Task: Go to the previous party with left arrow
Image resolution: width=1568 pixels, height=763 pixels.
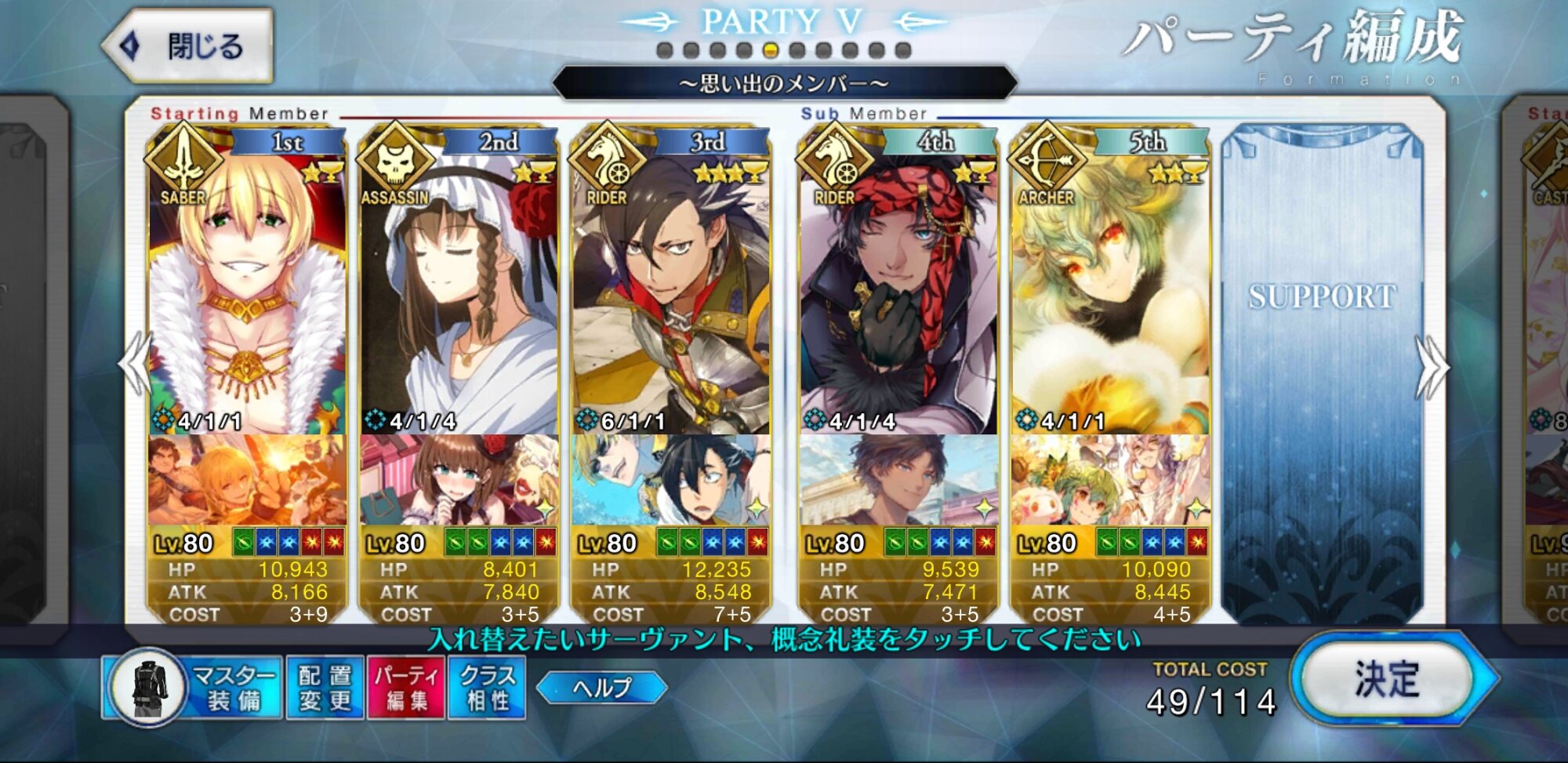Action: click(135, 365)
